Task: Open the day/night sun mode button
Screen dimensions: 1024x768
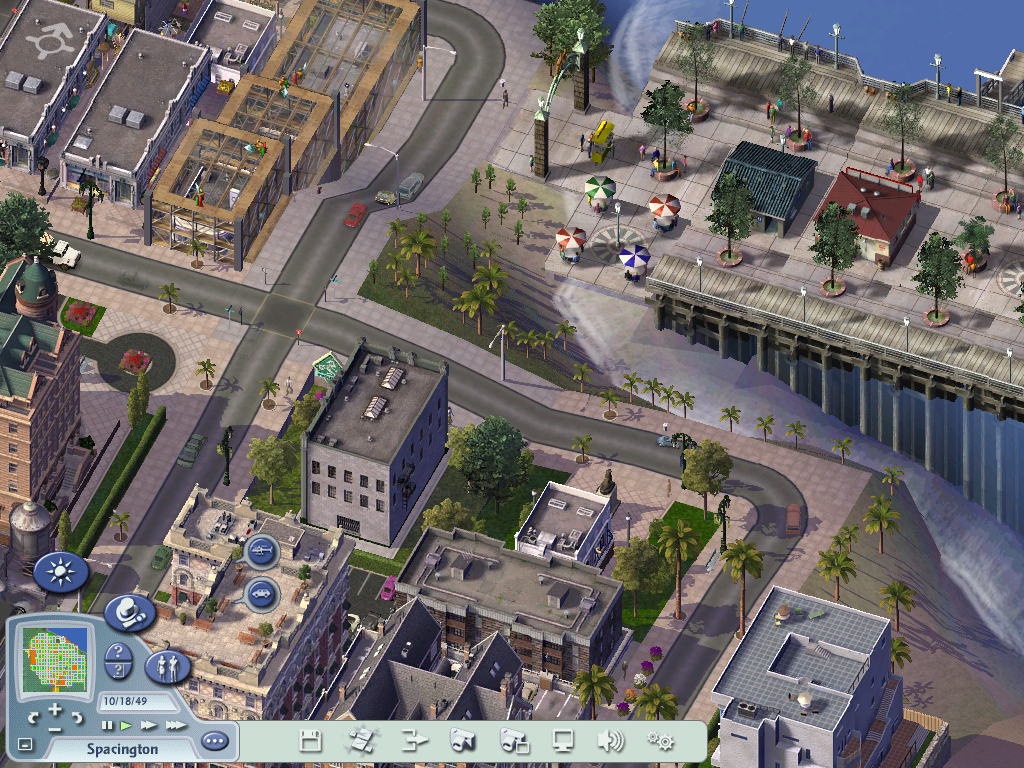Action: [61, 573]
